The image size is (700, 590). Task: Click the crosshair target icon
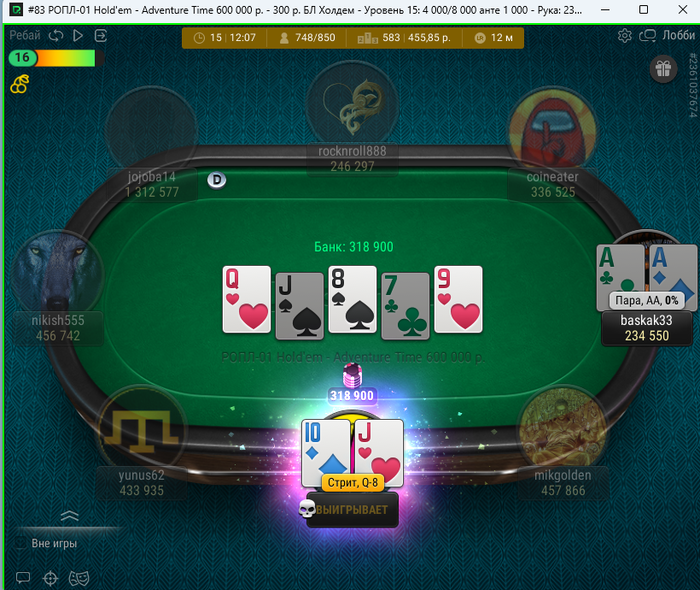(51, 577)
